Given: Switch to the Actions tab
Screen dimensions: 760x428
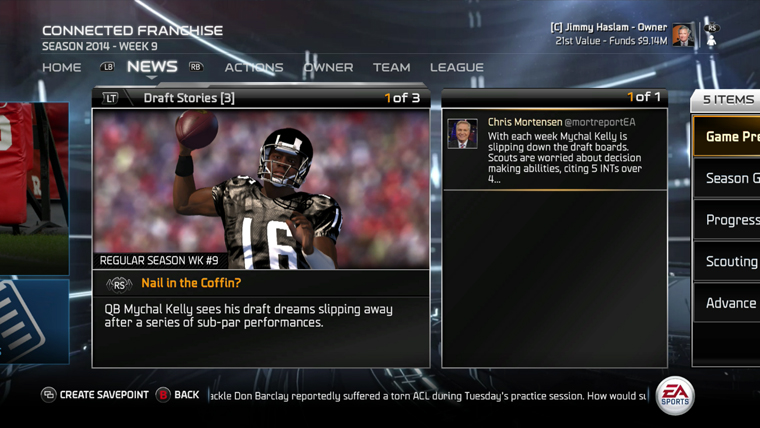Looking at the screenshot, I should [254, 67].
